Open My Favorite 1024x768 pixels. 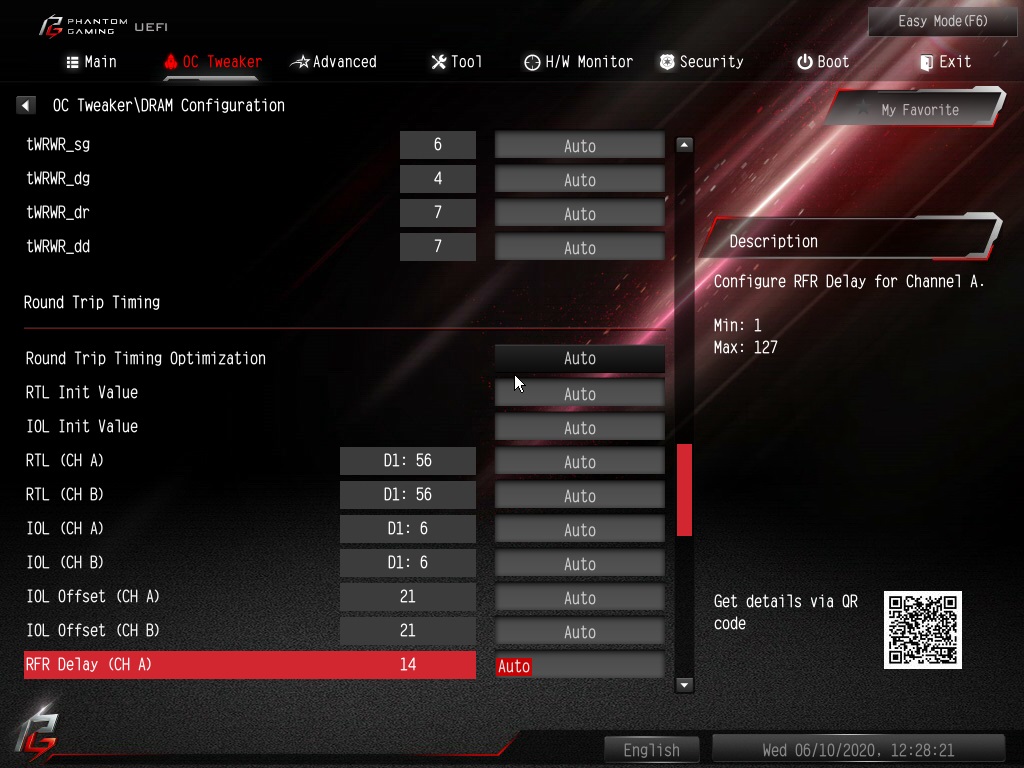[x=915, y=110]
